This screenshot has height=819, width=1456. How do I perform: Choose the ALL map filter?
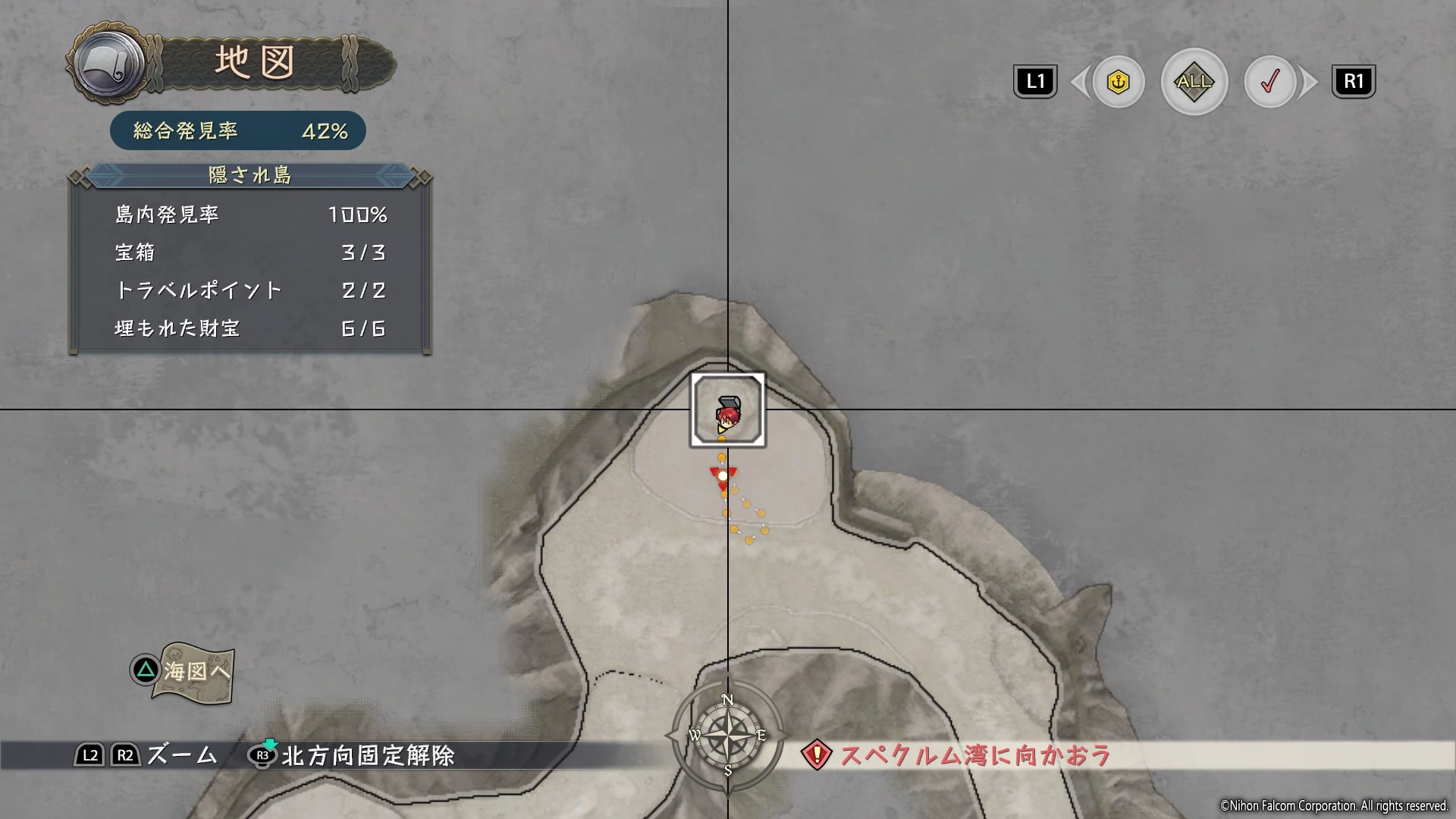1194,82
